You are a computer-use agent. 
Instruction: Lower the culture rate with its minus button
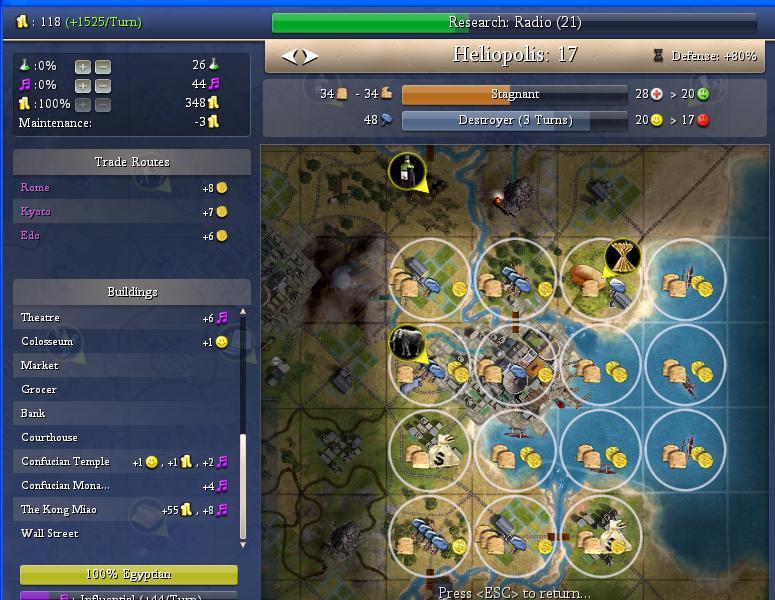click(102, 86)
